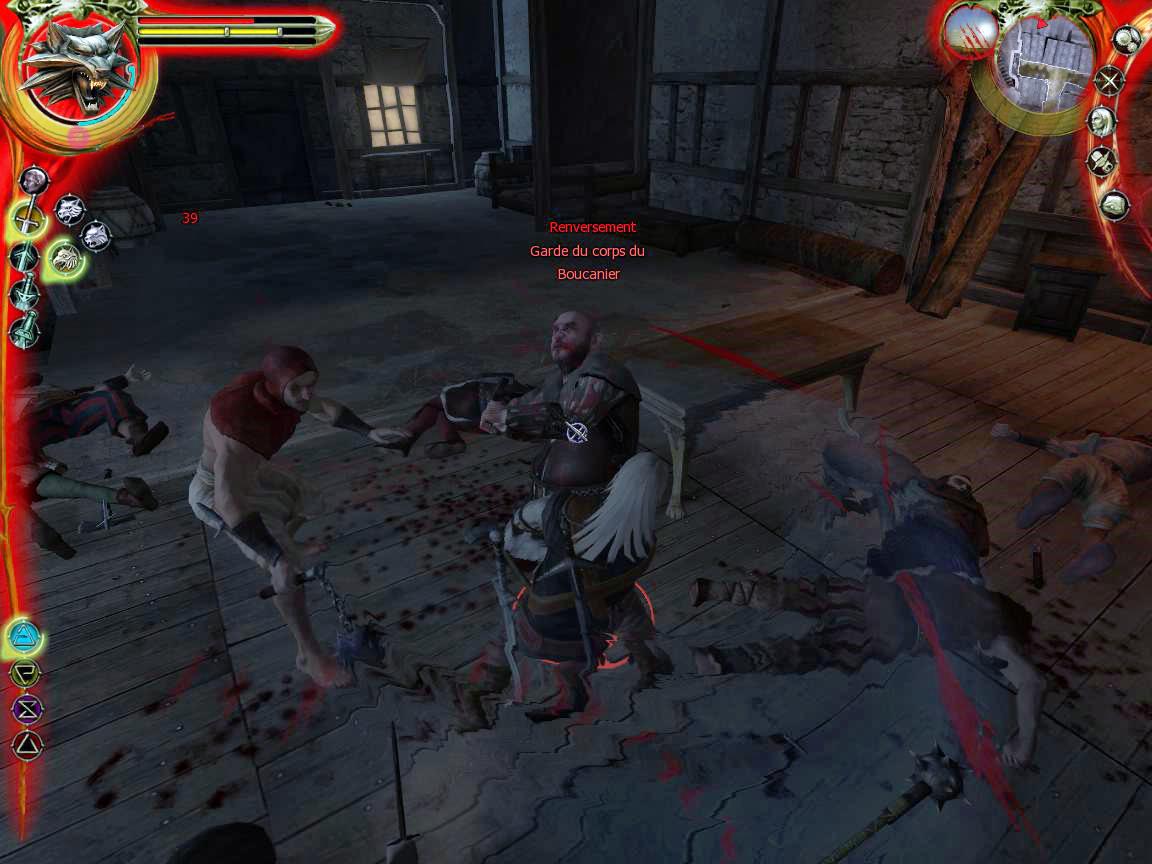
Task: Choose the green Yrden sign
Action: point(24,673)
